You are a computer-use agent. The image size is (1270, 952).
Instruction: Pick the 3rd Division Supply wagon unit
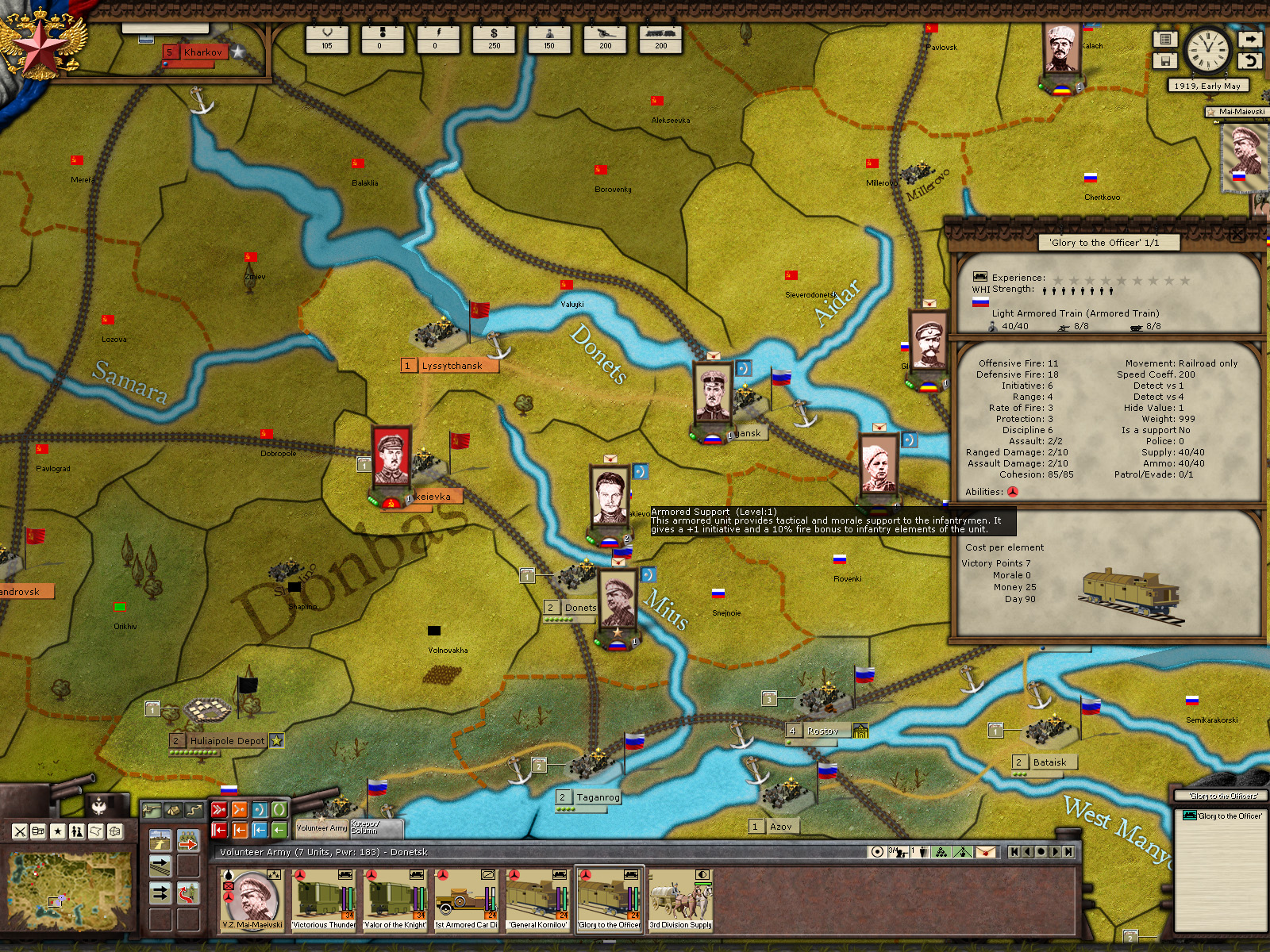tap(681, 900)
